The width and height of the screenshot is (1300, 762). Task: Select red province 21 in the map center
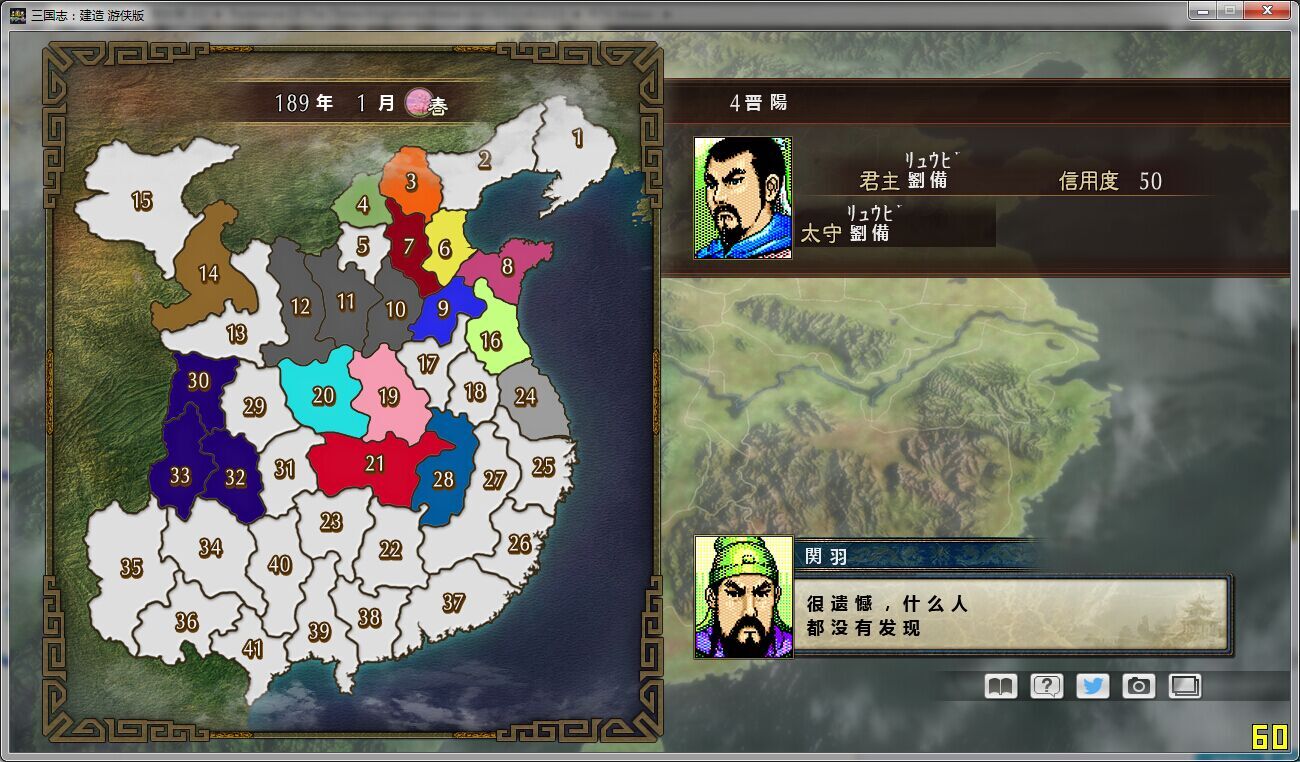(x=375, y=463)
